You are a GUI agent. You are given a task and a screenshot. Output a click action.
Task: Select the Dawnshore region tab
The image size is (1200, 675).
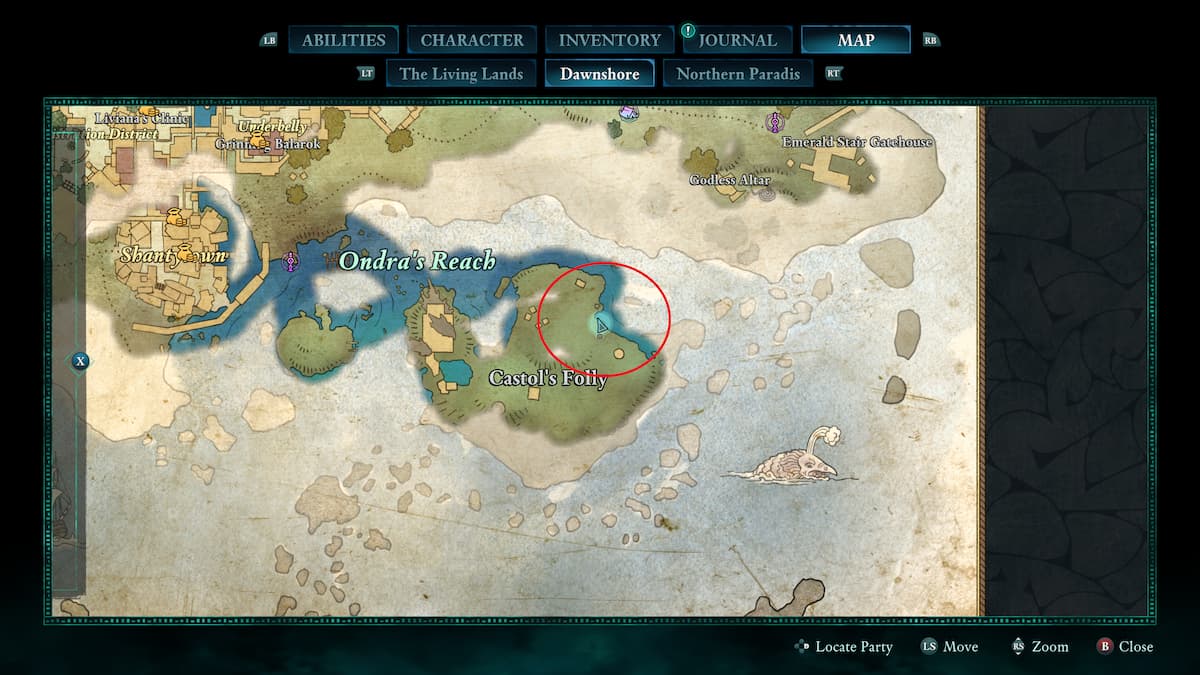pyautogui.click(x=599, y=73)
